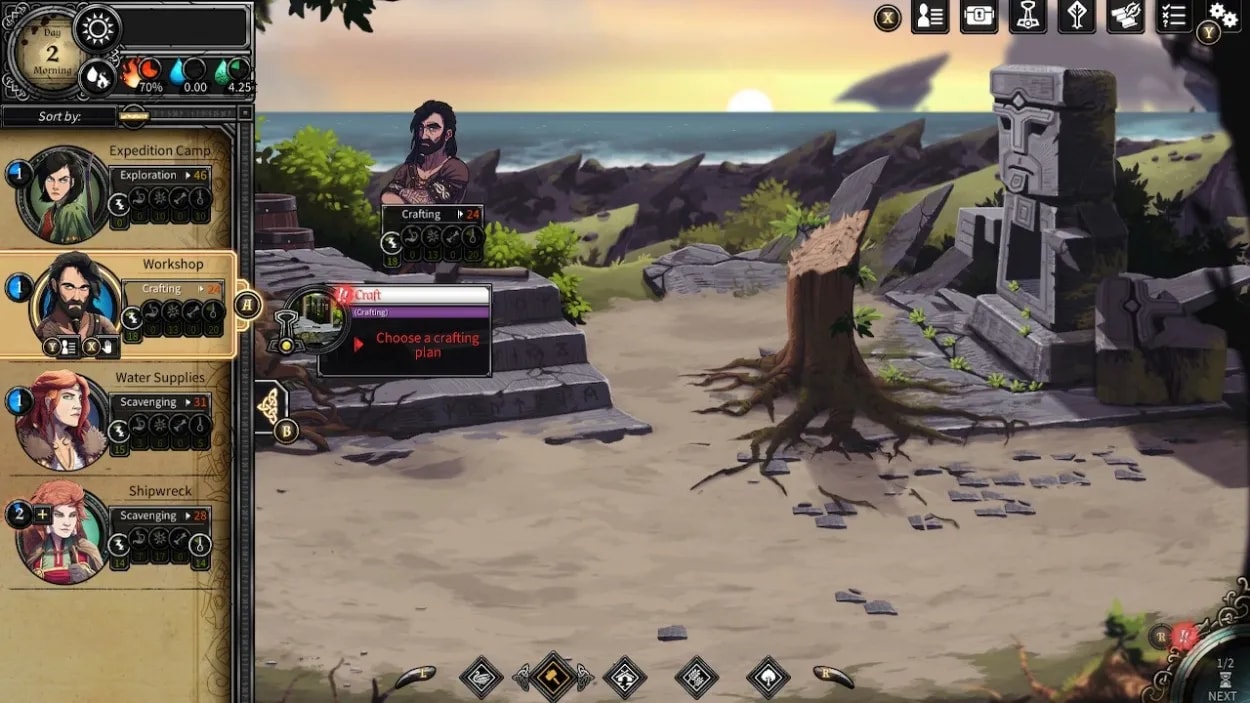Open the treasure chest storage icon
The width and height of the screenshot is (1250, 703).
tap(979, 17)
